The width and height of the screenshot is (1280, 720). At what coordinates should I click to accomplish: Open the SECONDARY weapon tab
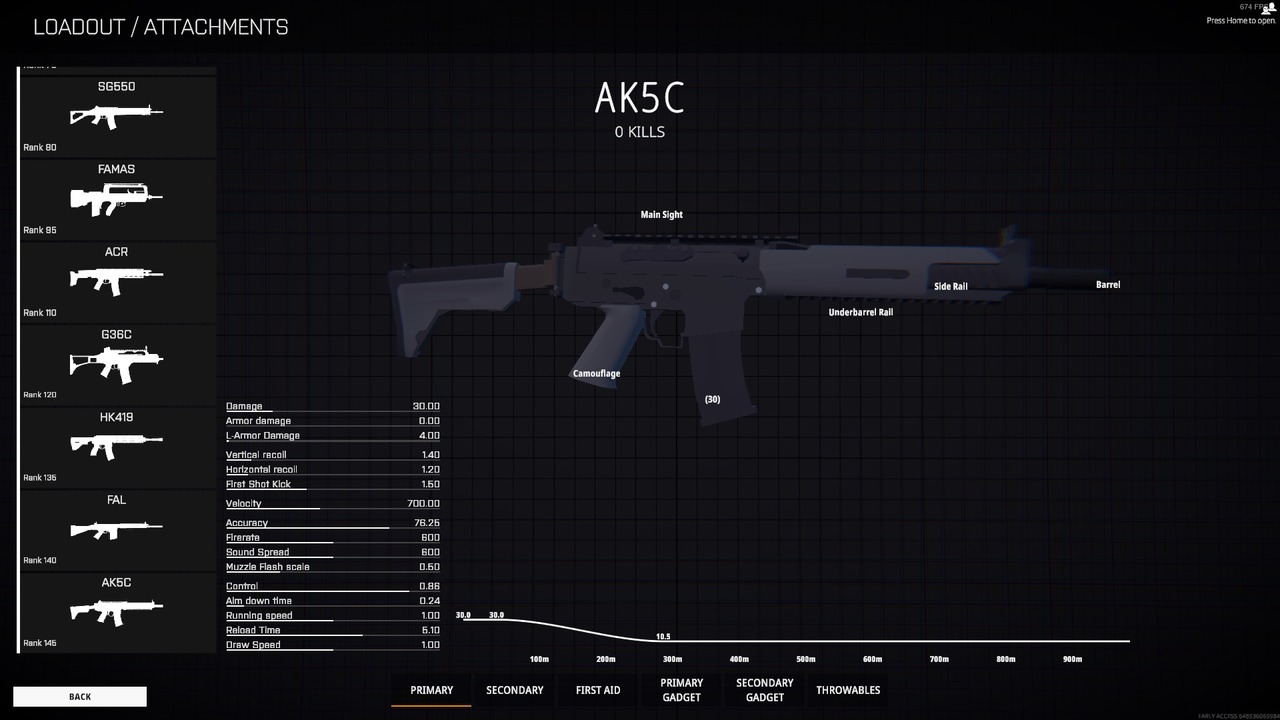[515, 690]
